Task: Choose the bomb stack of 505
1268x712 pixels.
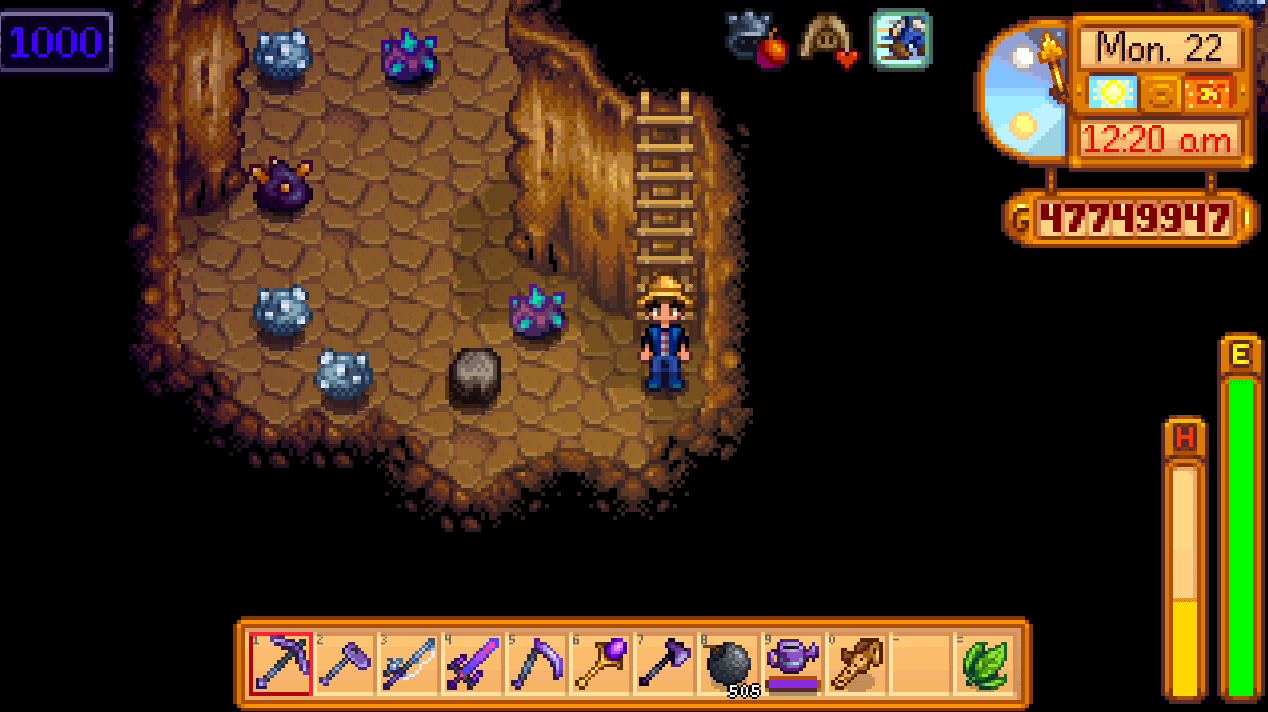Action: 729,663
